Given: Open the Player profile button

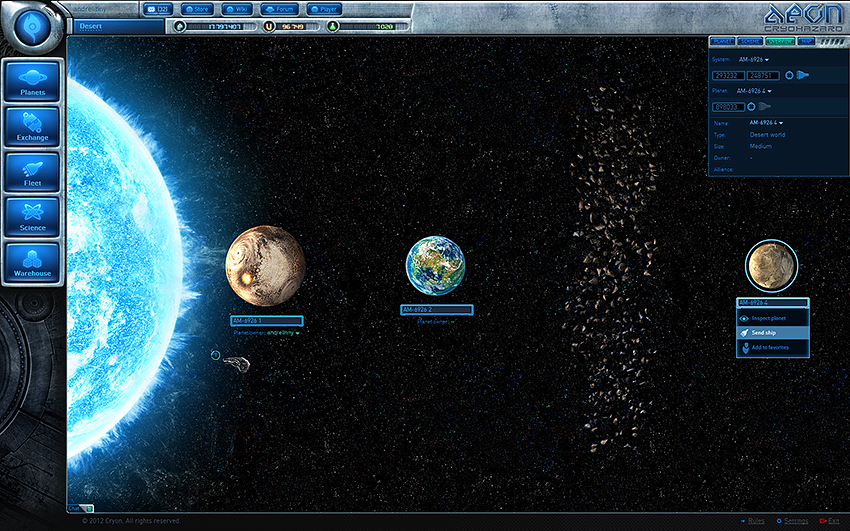Looking at the screenshot, I should tap(327, 9).
